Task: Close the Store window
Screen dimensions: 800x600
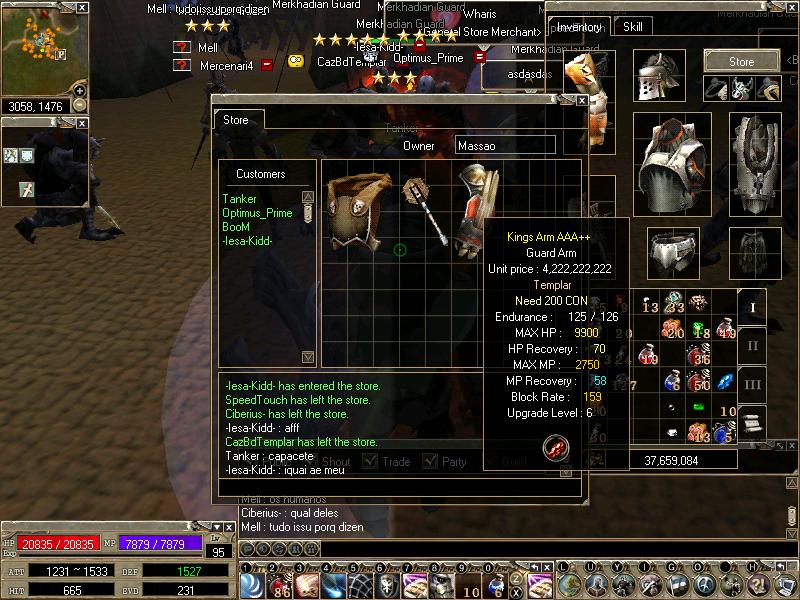Action: 582,101
